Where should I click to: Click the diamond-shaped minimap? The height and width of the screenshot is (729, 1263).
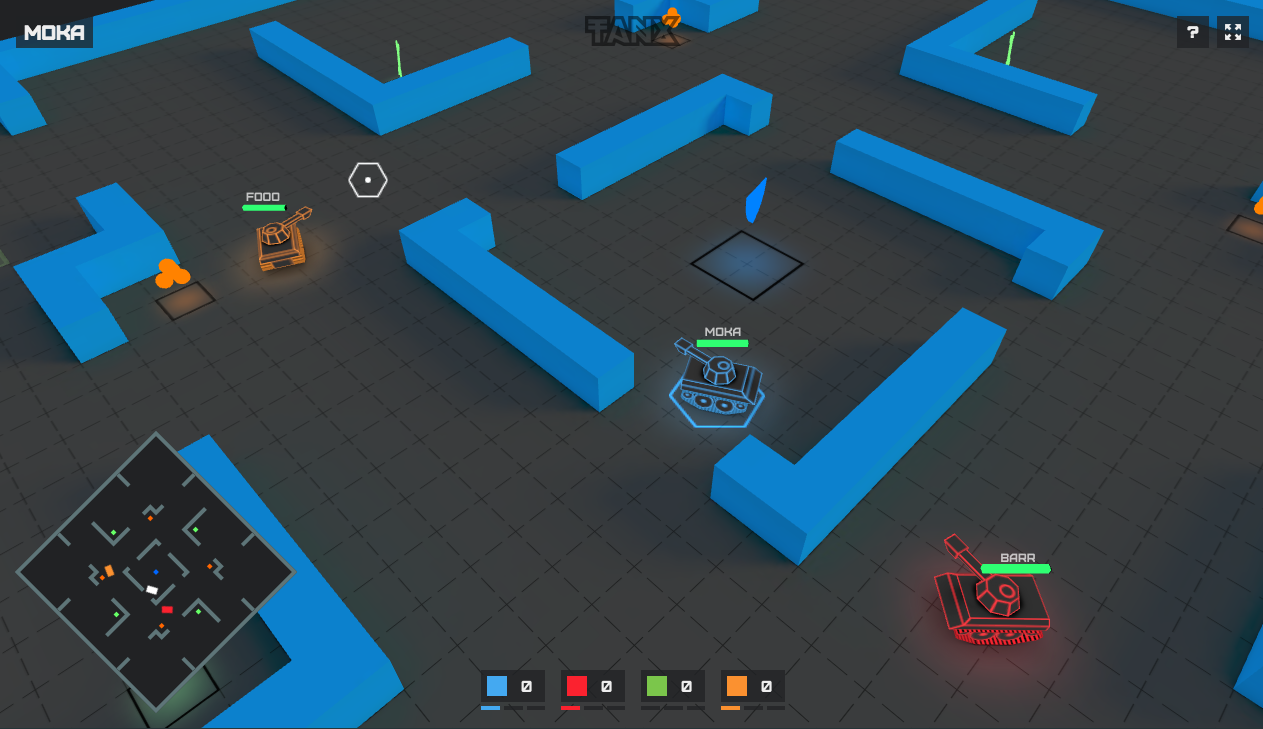pos(155,572)
